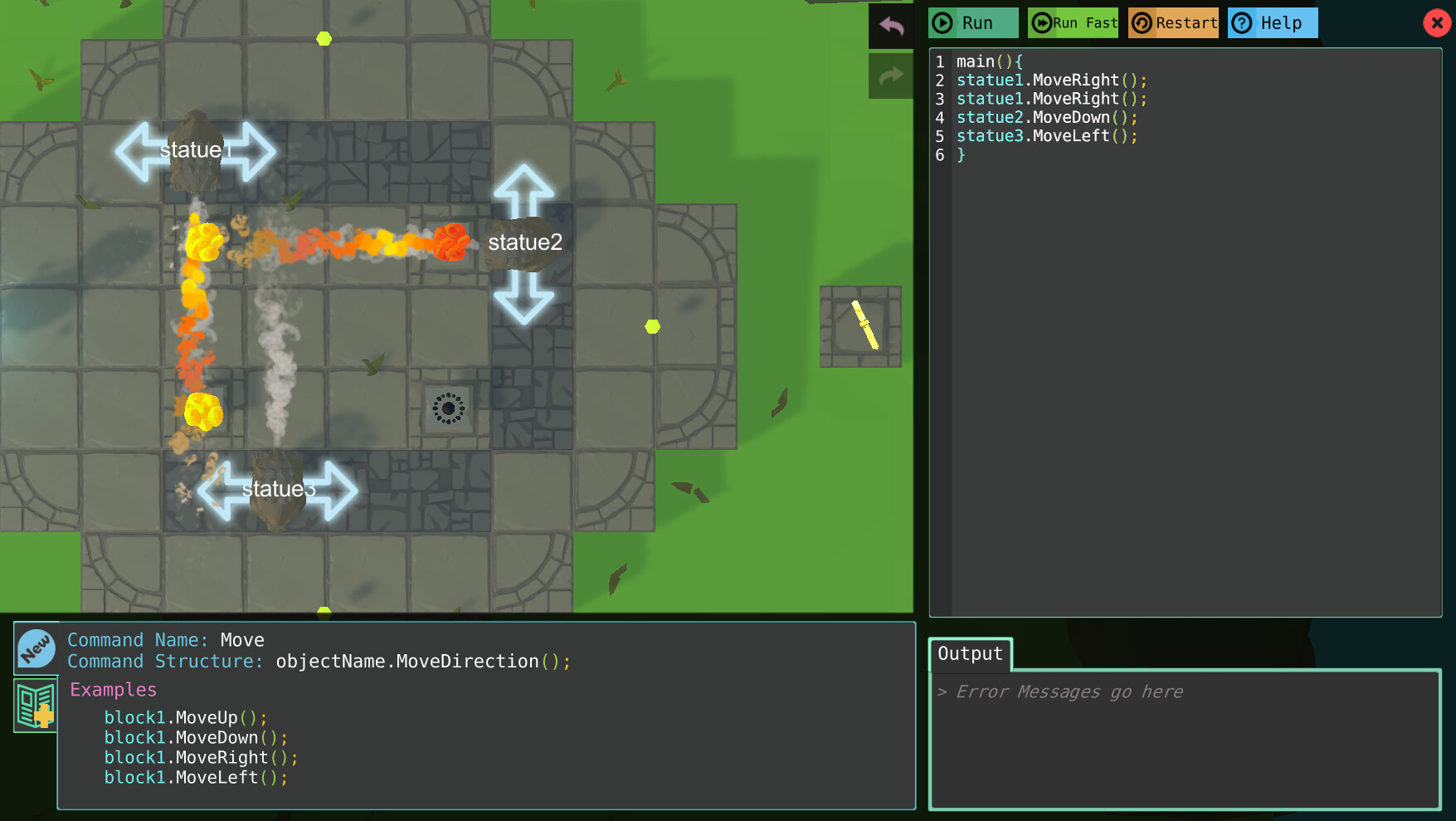Click the yellow gem near the item slot
Viewport: 1456px width, 821px height.
pos(652,327)
